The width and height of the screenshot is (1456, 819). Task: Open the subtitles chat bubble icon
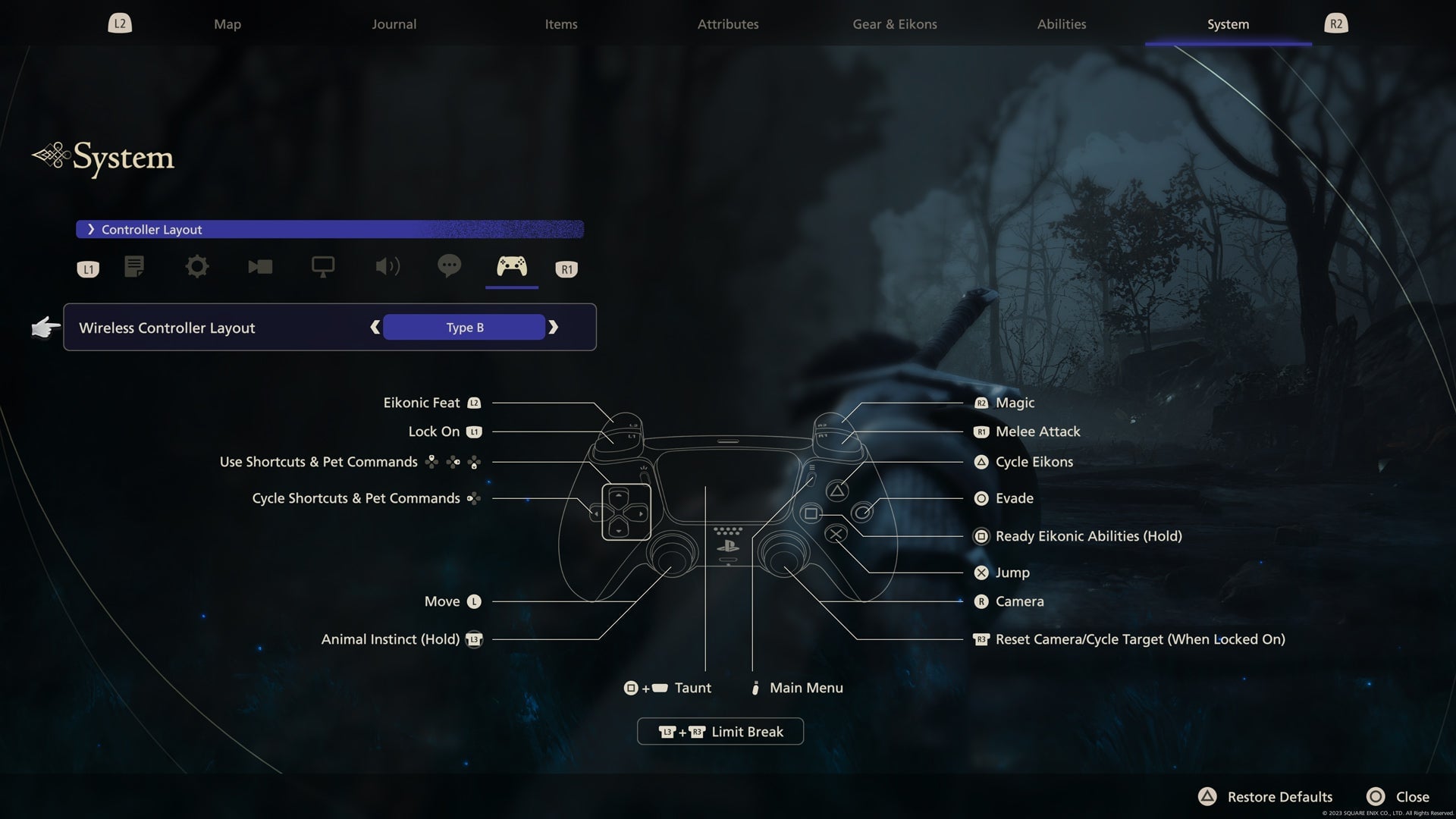(x=450, y=267)
